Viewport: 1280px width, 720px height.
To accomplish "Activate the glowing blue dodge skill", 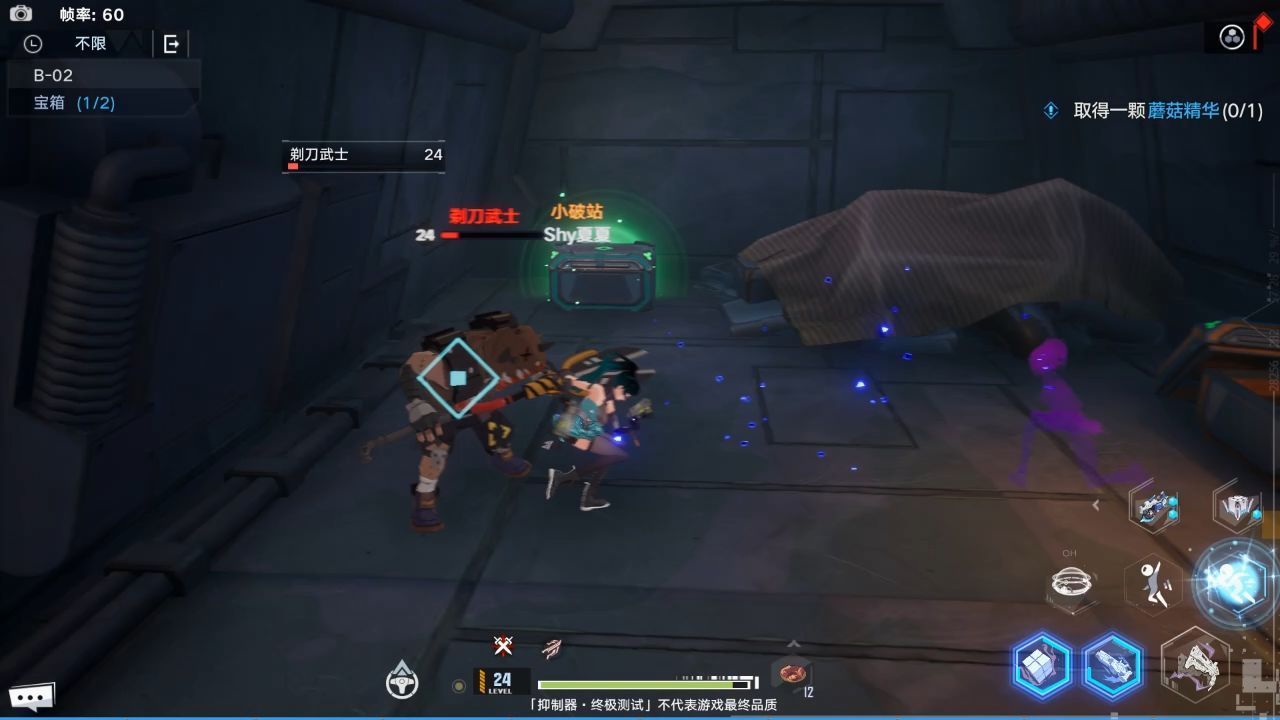I will tap(1236, 581).
